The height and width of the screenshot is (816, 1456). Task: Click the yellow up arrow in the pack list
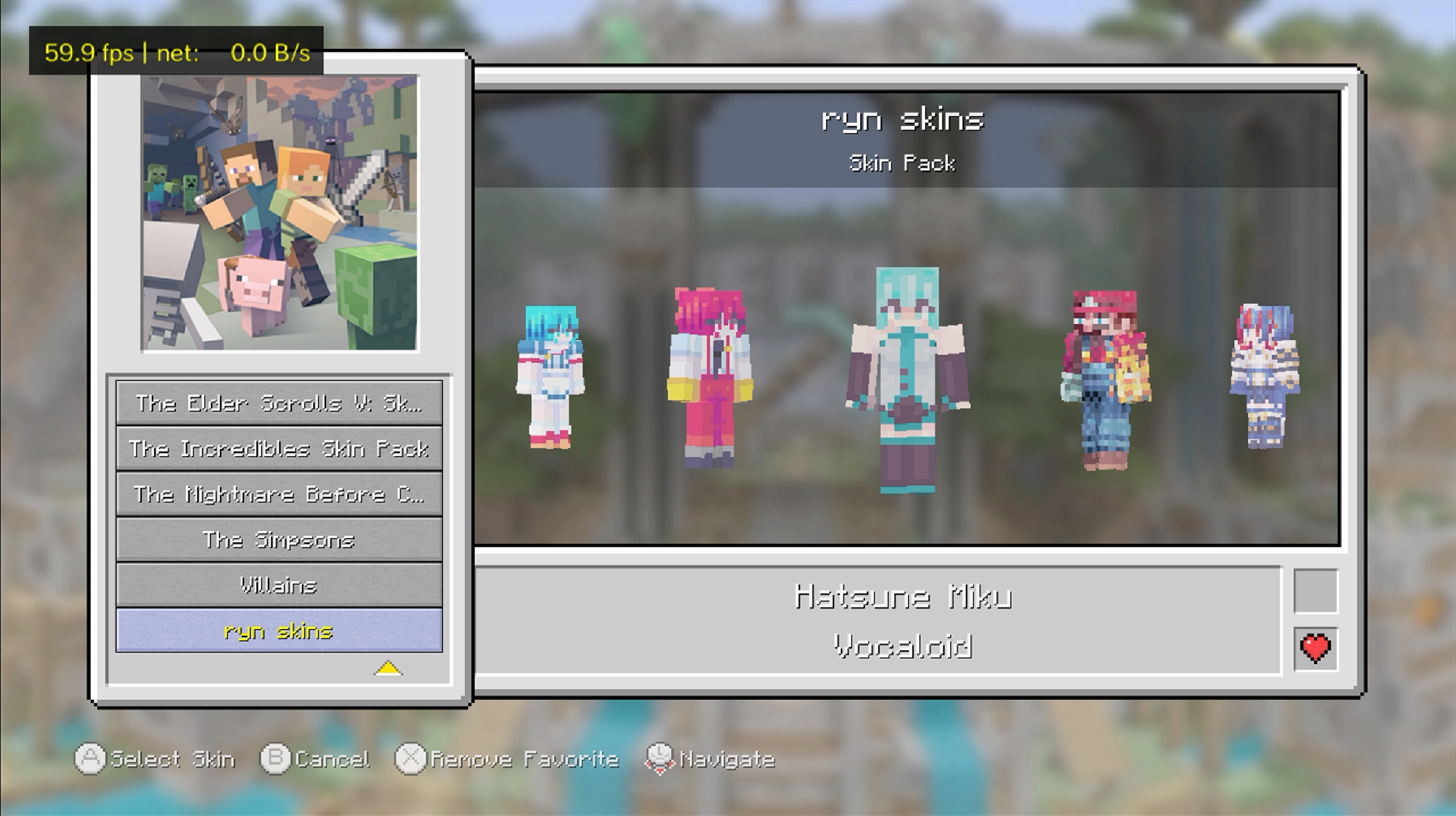[x=389, y=669]
